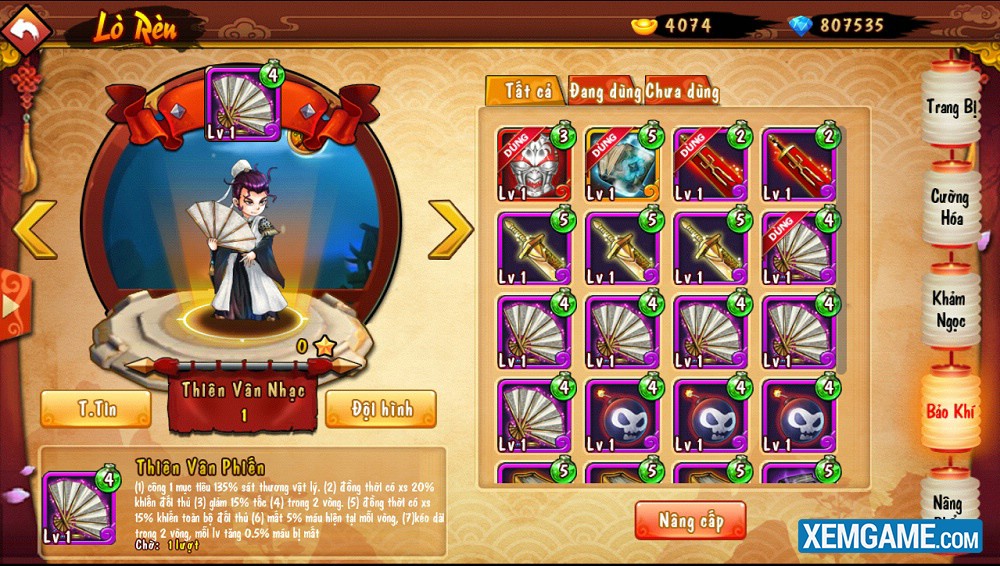Choose the Khảm Ngọc lantern menu
This screenshot has width=1000, height=566.
(950, 308)
